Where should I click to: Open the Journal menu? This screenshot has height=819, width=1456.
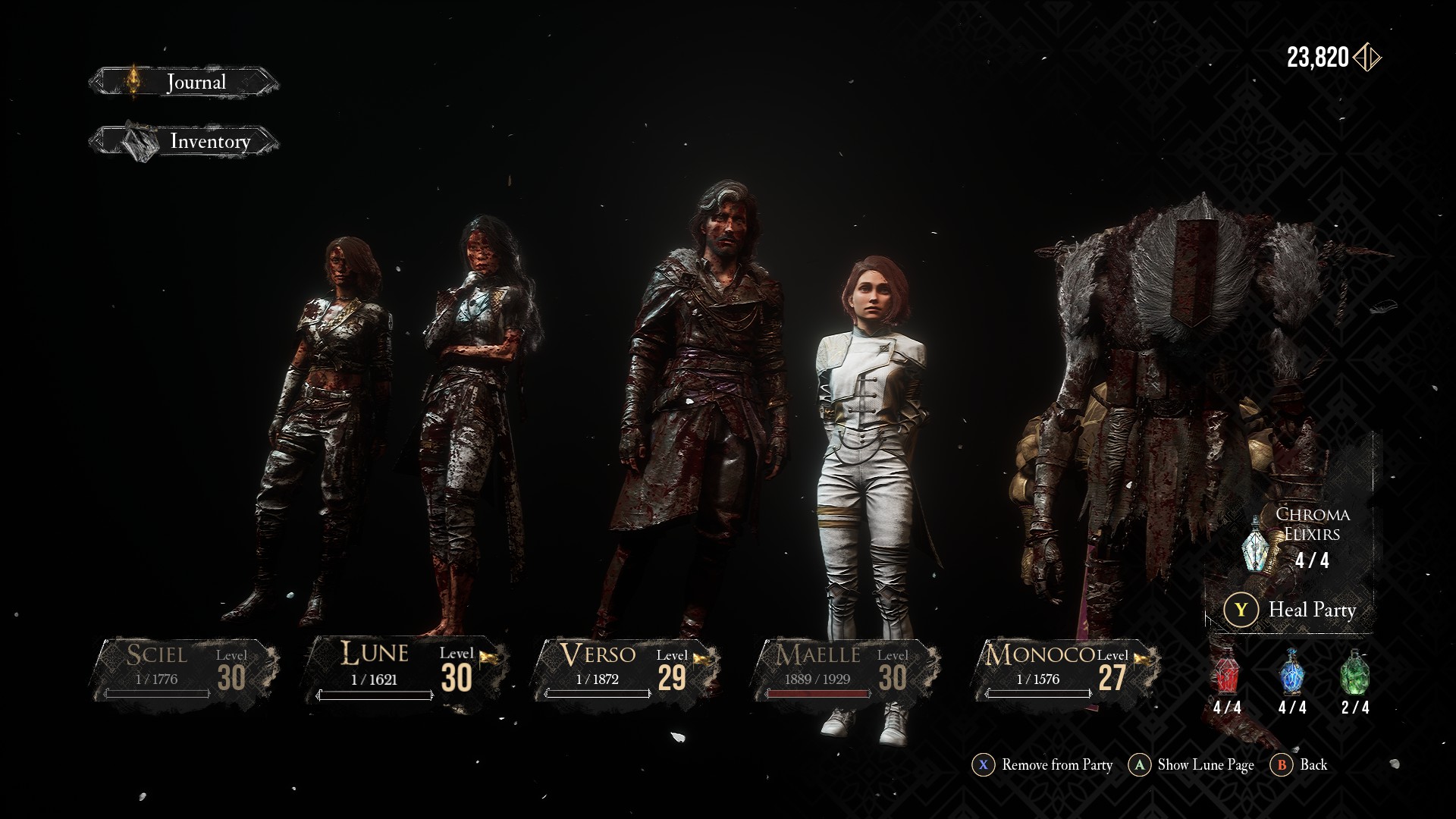[x=184, y=82]
